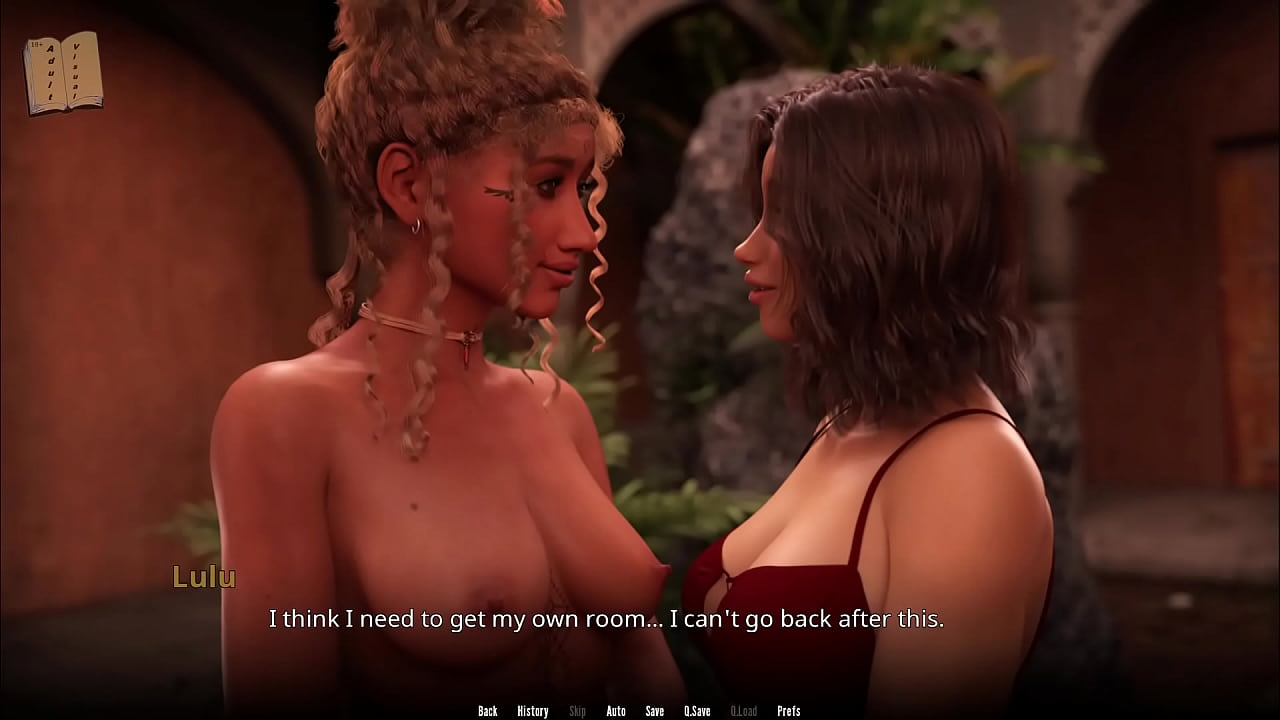This screenshot has height=720, width=1280.
Task: Go back one dialogue line
Action: click(x=487, y=711)
